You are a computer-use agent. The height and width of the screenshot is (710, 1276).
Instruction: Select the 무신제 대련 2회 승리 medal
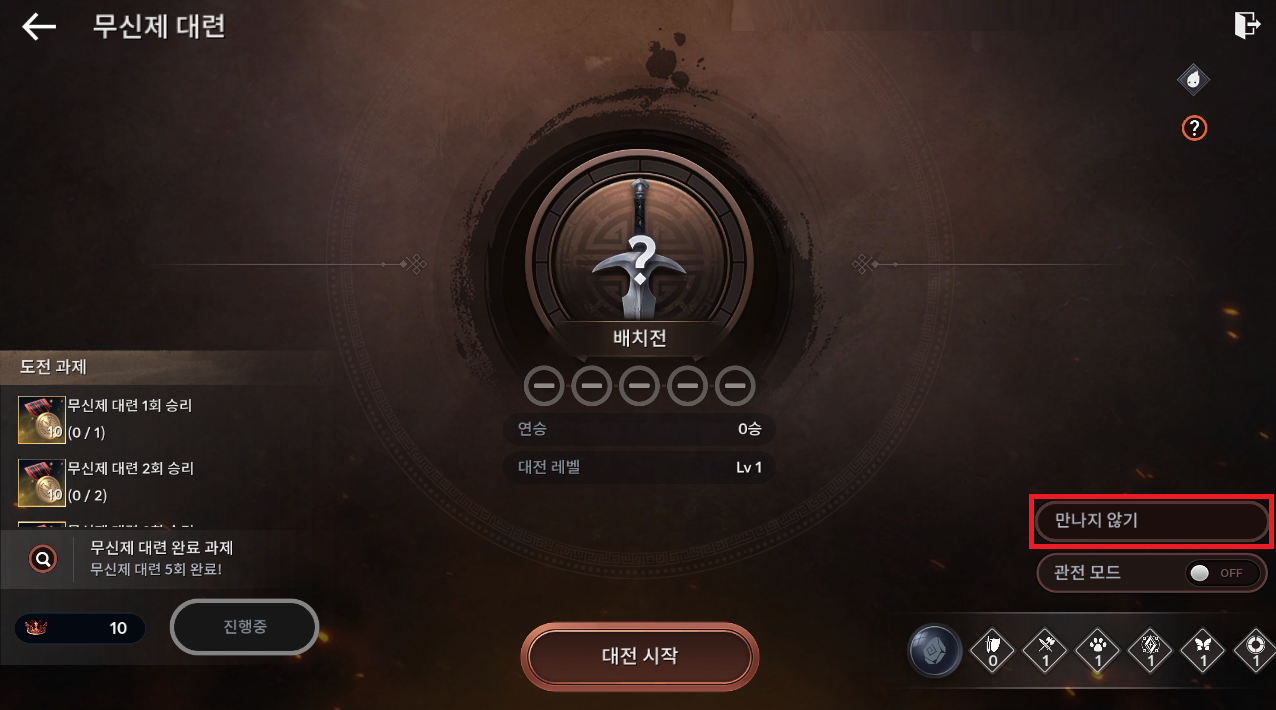click(42, 482)
